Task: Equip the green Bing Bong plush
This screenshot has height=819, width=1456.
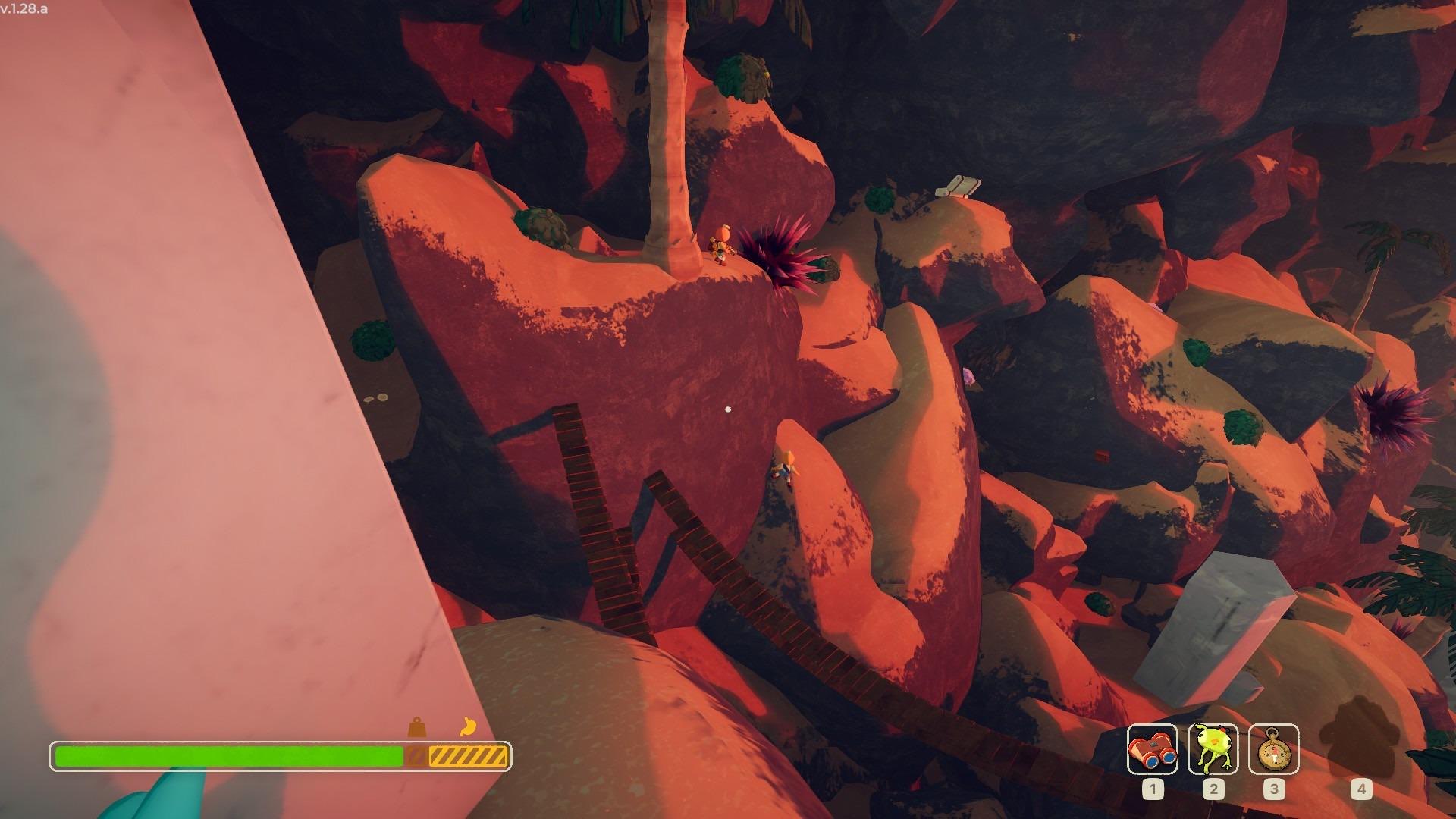Action: 1213,749
